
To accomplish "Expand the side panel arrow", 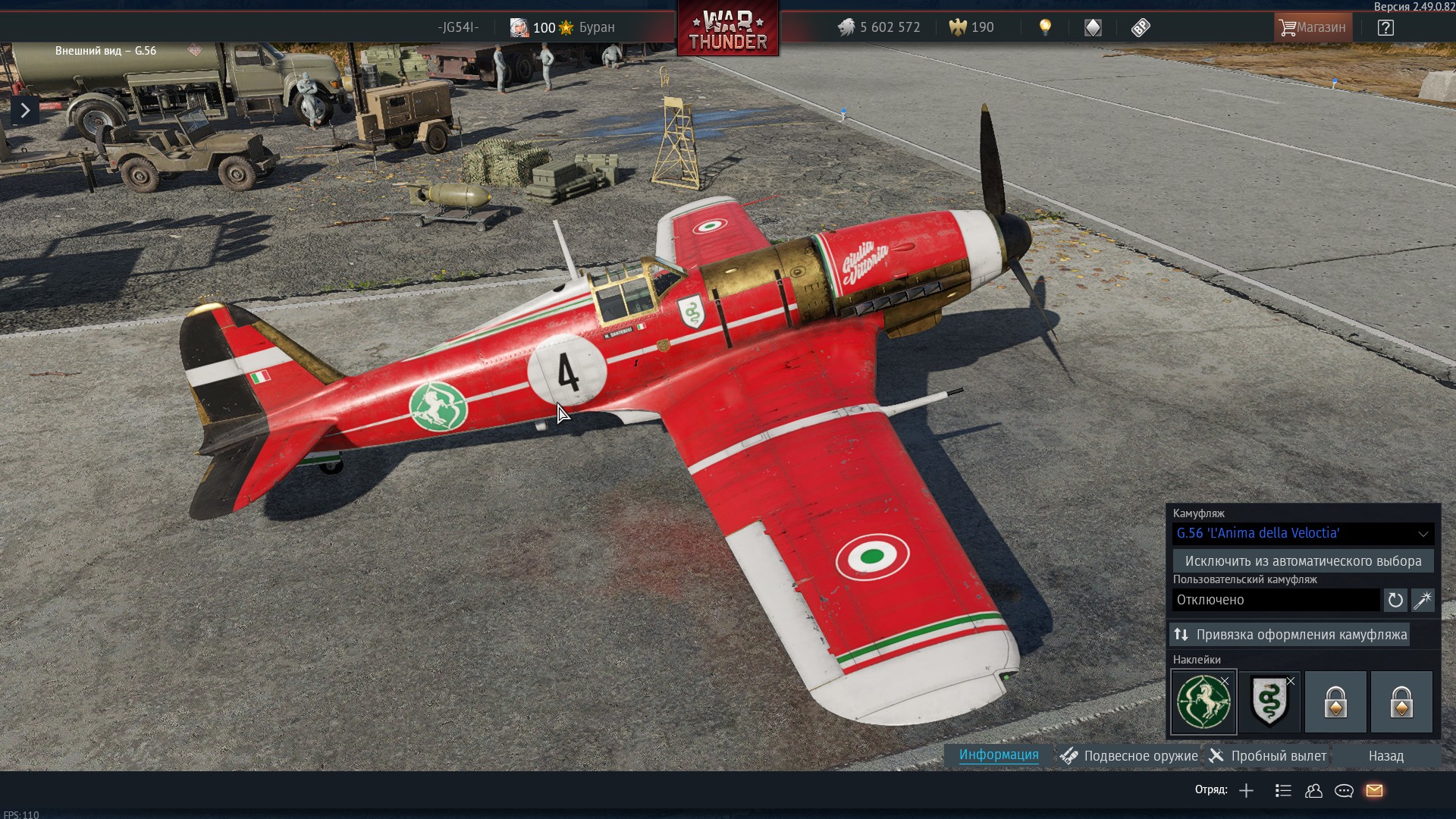I will click(25, 111).
